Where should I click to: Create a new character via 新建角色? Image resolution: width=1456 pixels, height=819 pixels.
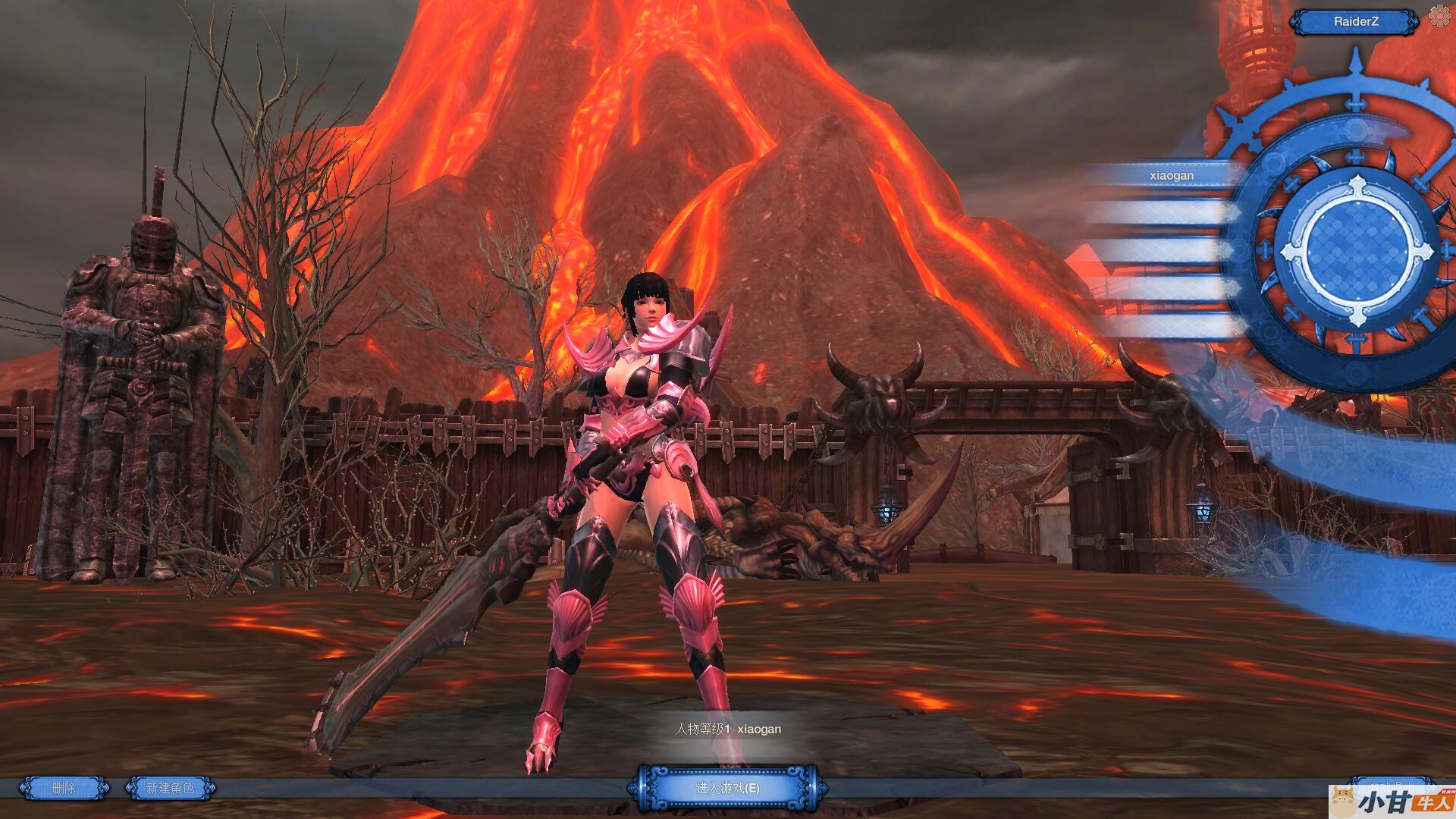click(170, 789)
